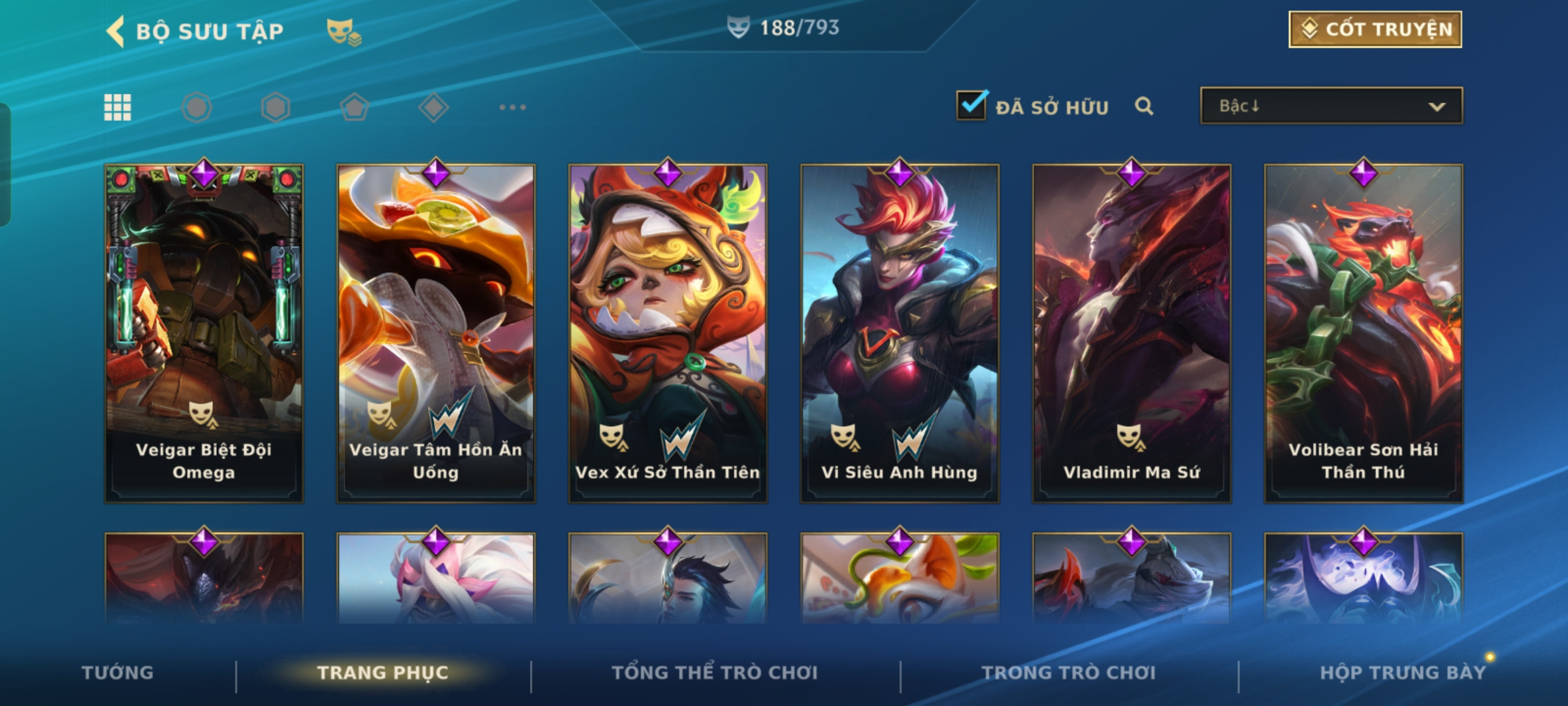Screen dimensions: 1568x706
Task: Click the gold mask icon beside the title
Action: (344, 31)
